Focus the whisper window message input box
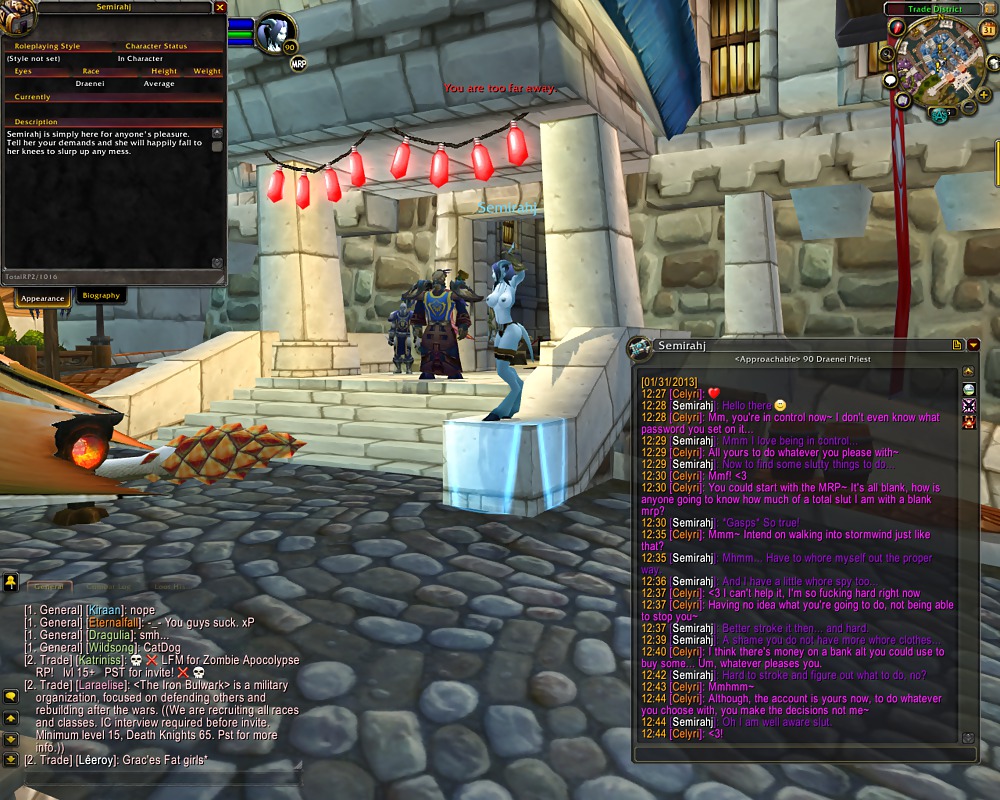 tap(805, 753)
